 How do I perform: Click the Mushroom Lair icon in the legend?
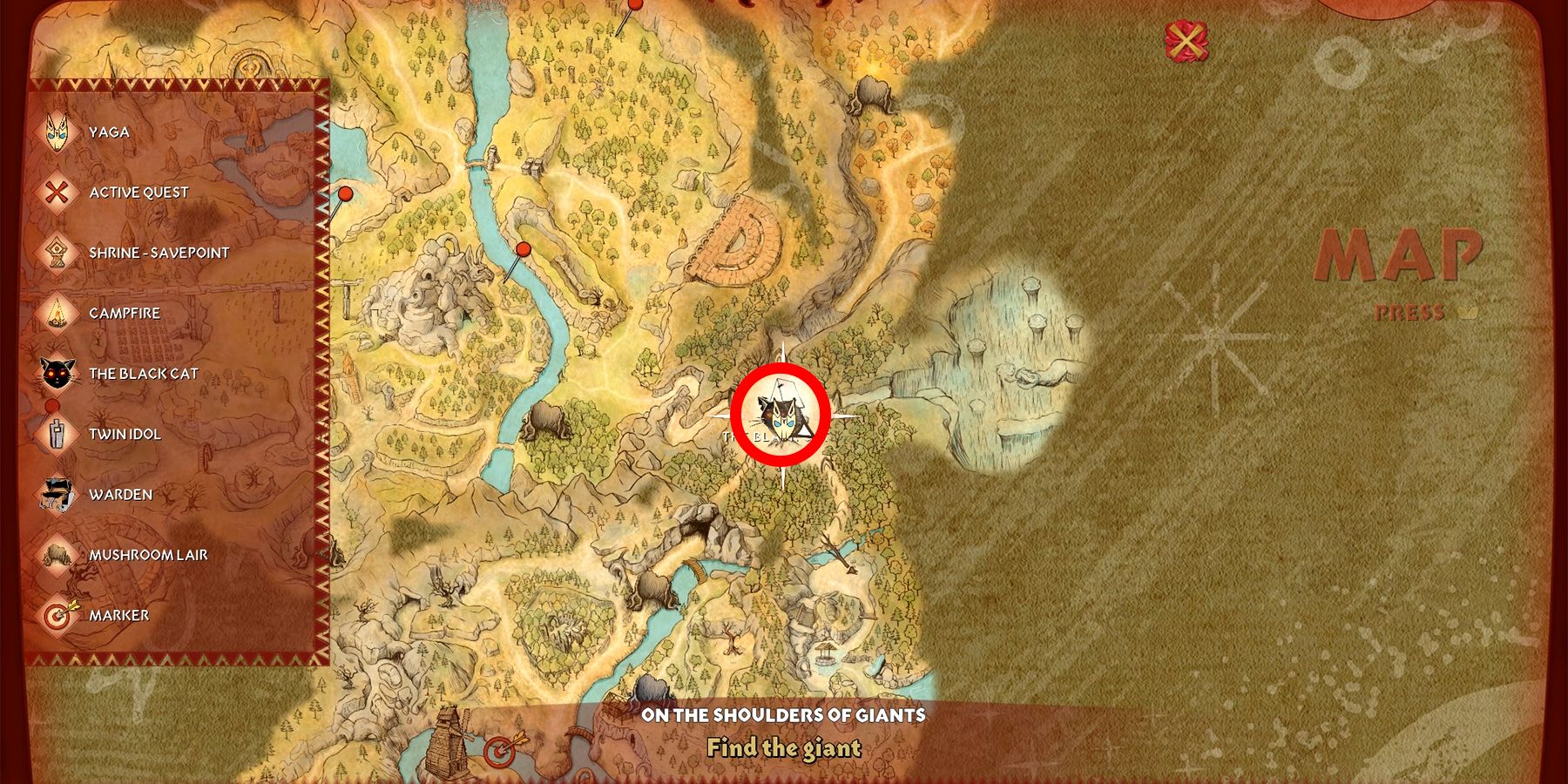pyautogui.click(x=57, y=552)
